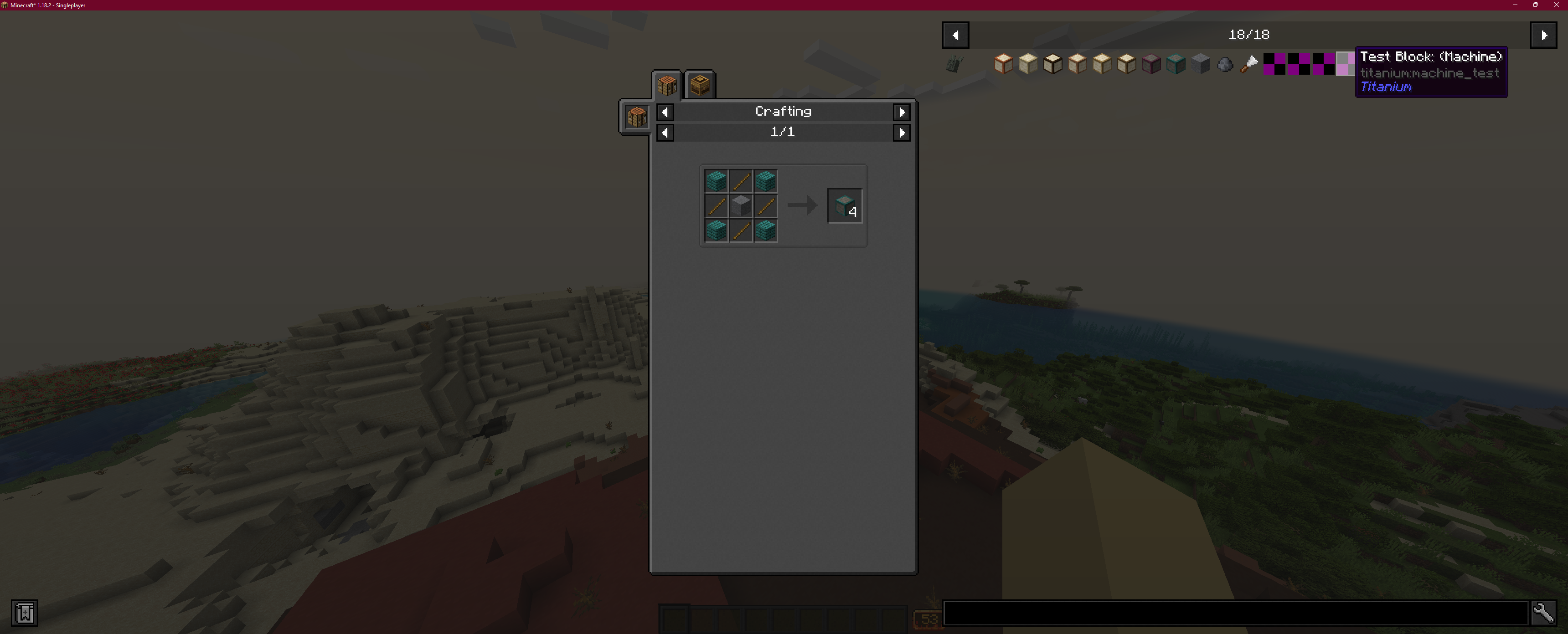Image resolution: width=1568 pixels, height=634 pixels.
Task: Go to previous item list page
Action: pos(955,35)
